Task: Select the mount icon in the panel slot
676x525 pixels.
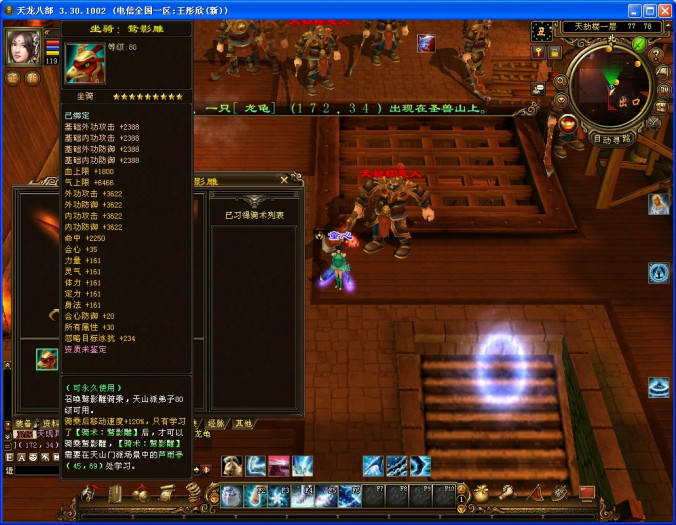Action: pyautogui.click(x=46, y=358)
